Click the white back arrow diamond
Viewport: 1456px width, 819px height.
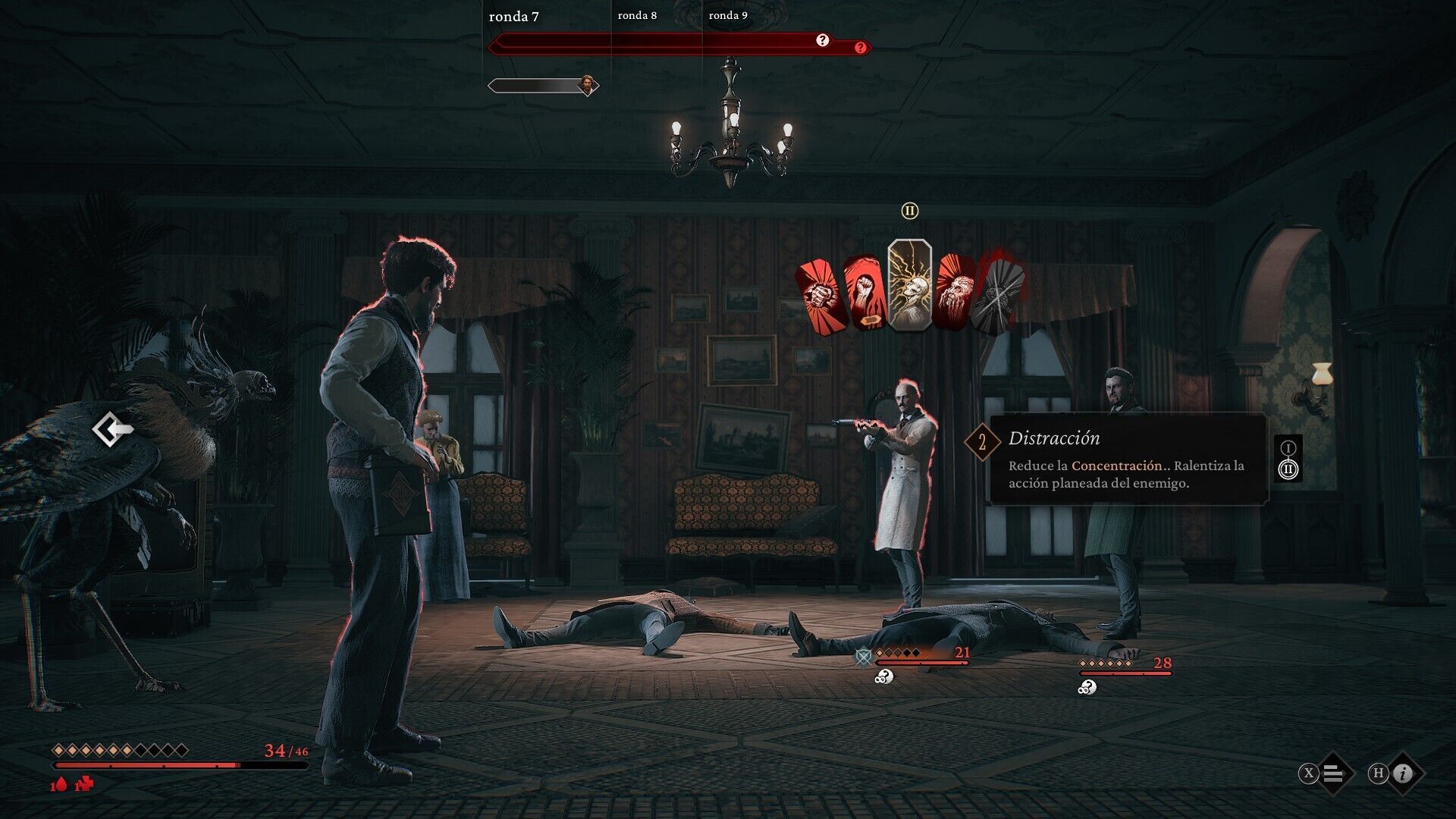[x=112, y=430]
